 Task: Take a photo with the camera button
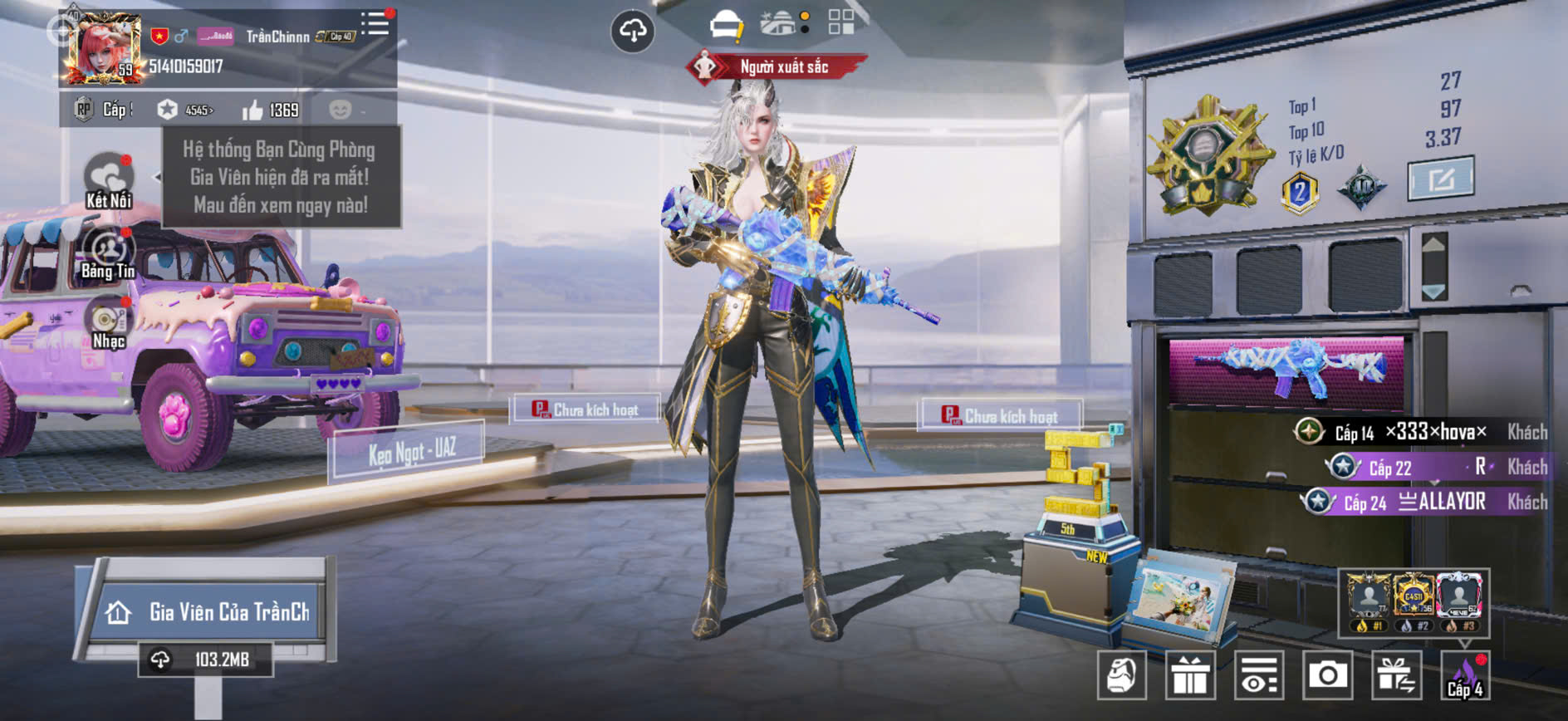pyautogui.click(x=1327, y=675)
